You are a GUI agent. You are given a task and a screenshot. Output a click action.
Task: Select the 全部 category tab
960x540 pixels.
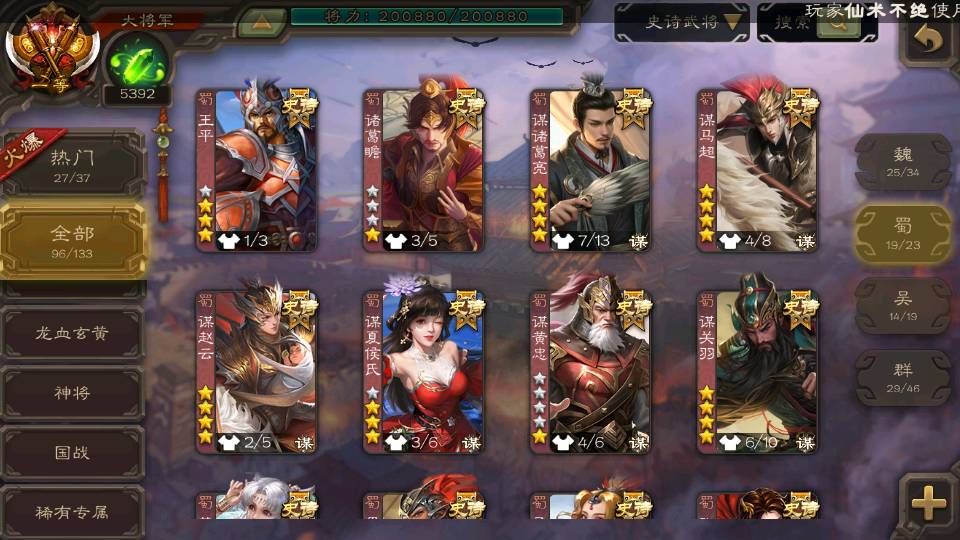[72, 241]
